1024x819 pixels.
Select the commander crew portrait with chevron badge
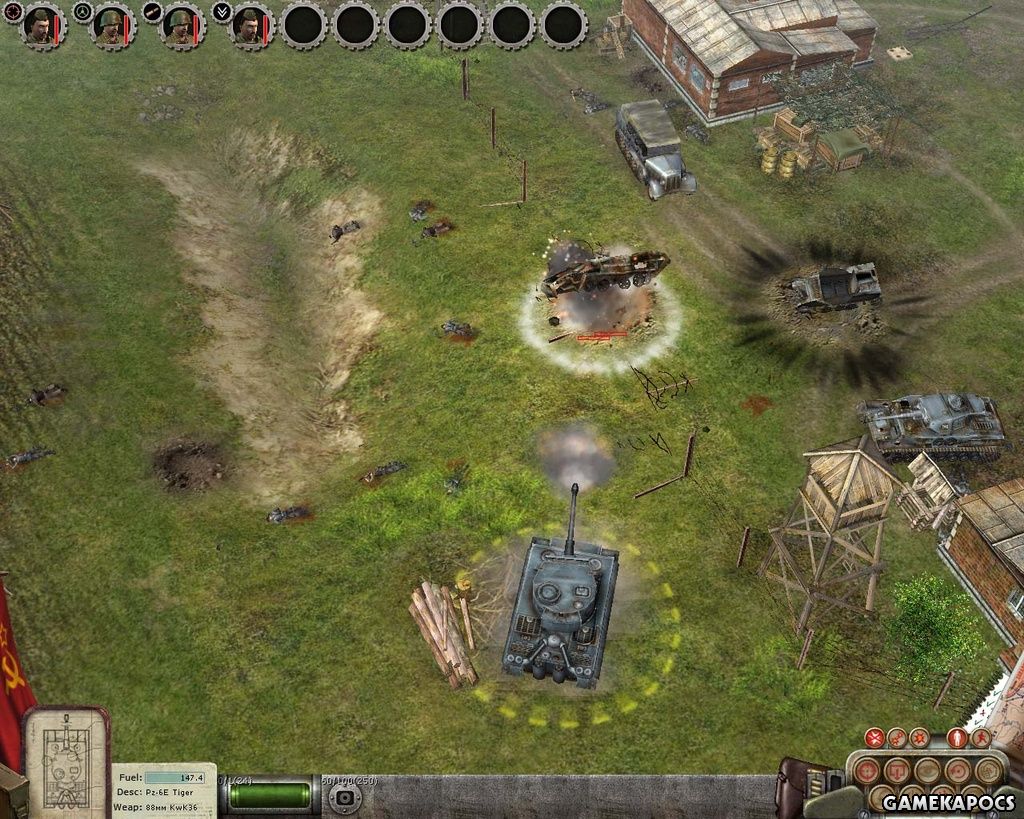point(250,25)
